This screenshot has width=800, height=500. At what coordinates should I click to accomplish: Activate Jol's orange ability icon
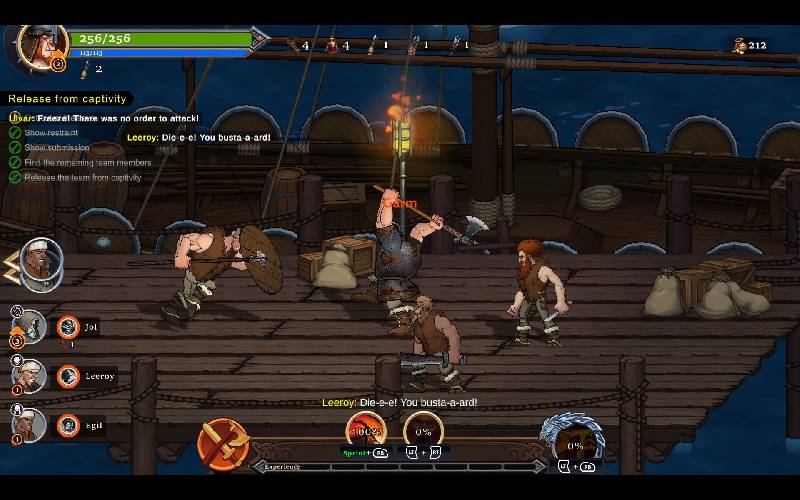pos(68,326)
